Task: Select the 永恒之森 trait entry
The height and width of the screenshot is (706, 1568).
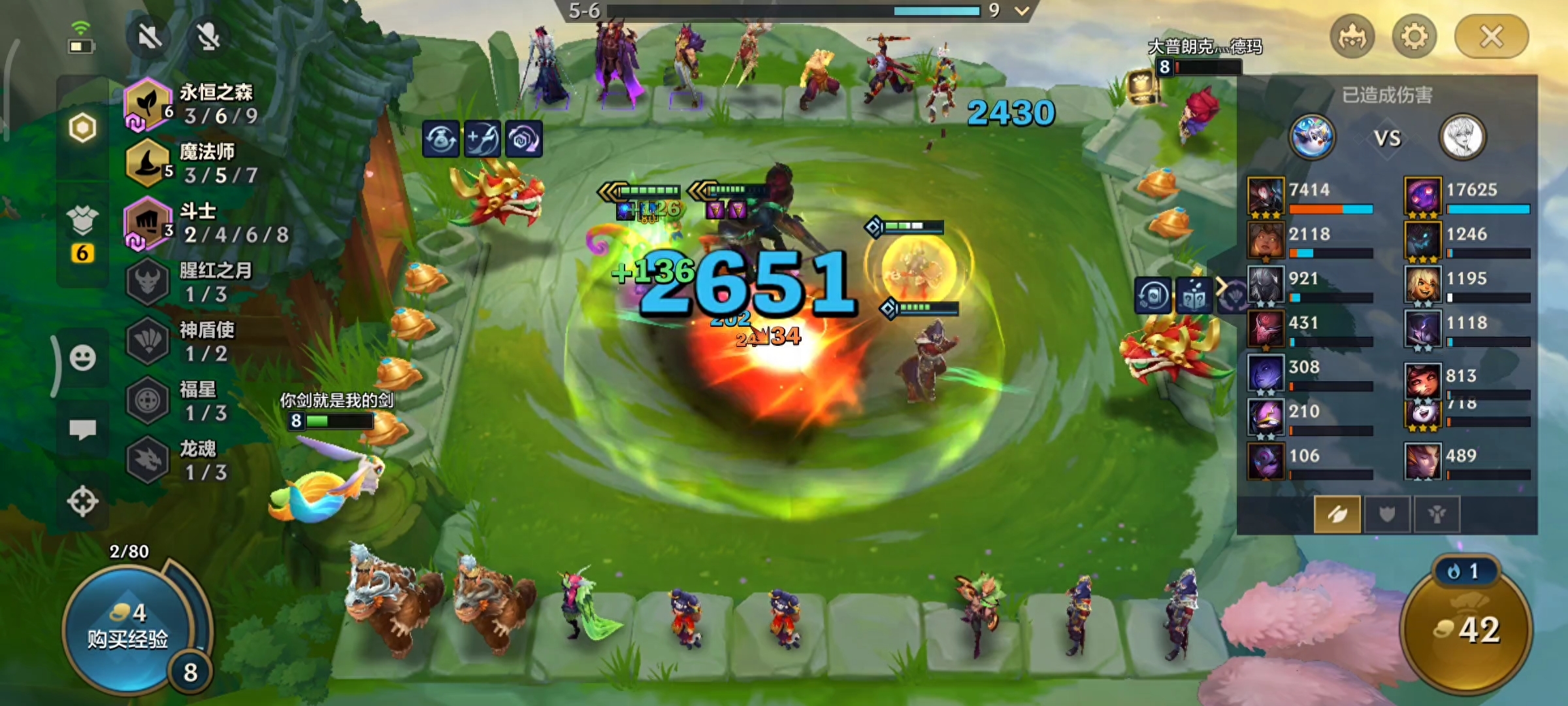Action: pos(196,104)
